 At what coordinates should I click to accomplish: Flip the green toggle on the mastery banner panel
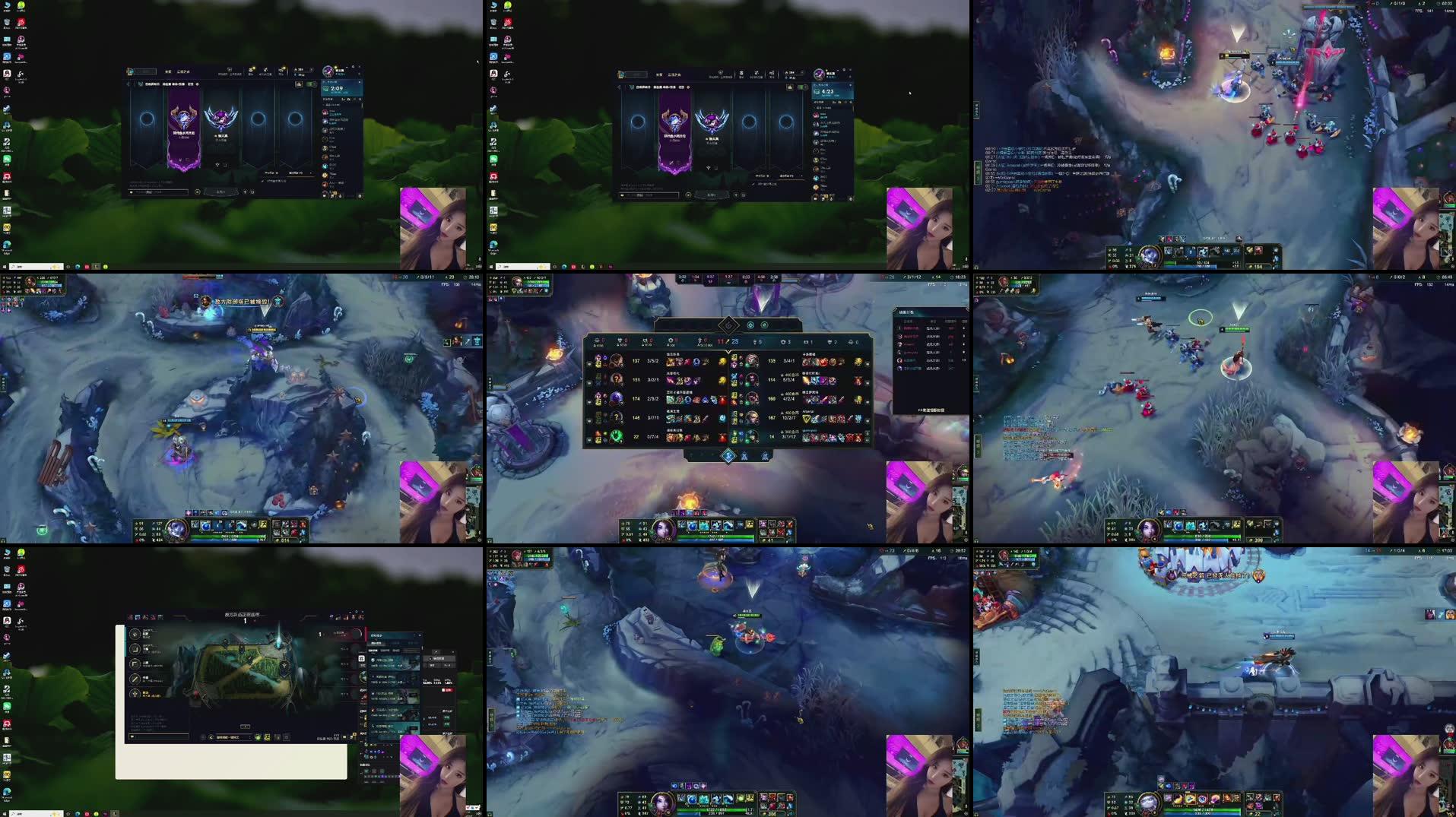[310, 84]
